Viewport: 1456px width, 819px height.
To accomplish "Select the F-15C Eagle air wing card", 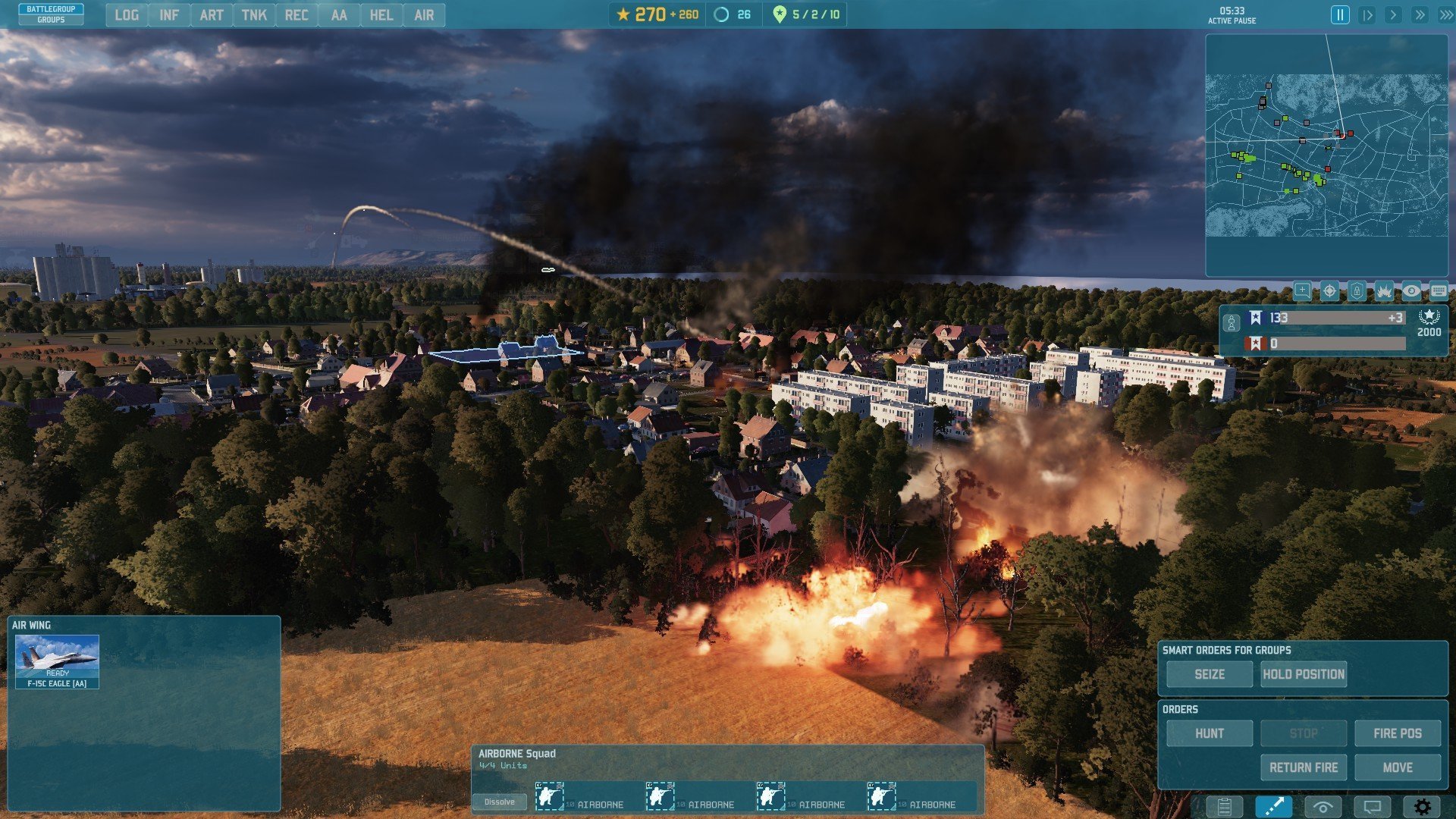I will 58,661.
